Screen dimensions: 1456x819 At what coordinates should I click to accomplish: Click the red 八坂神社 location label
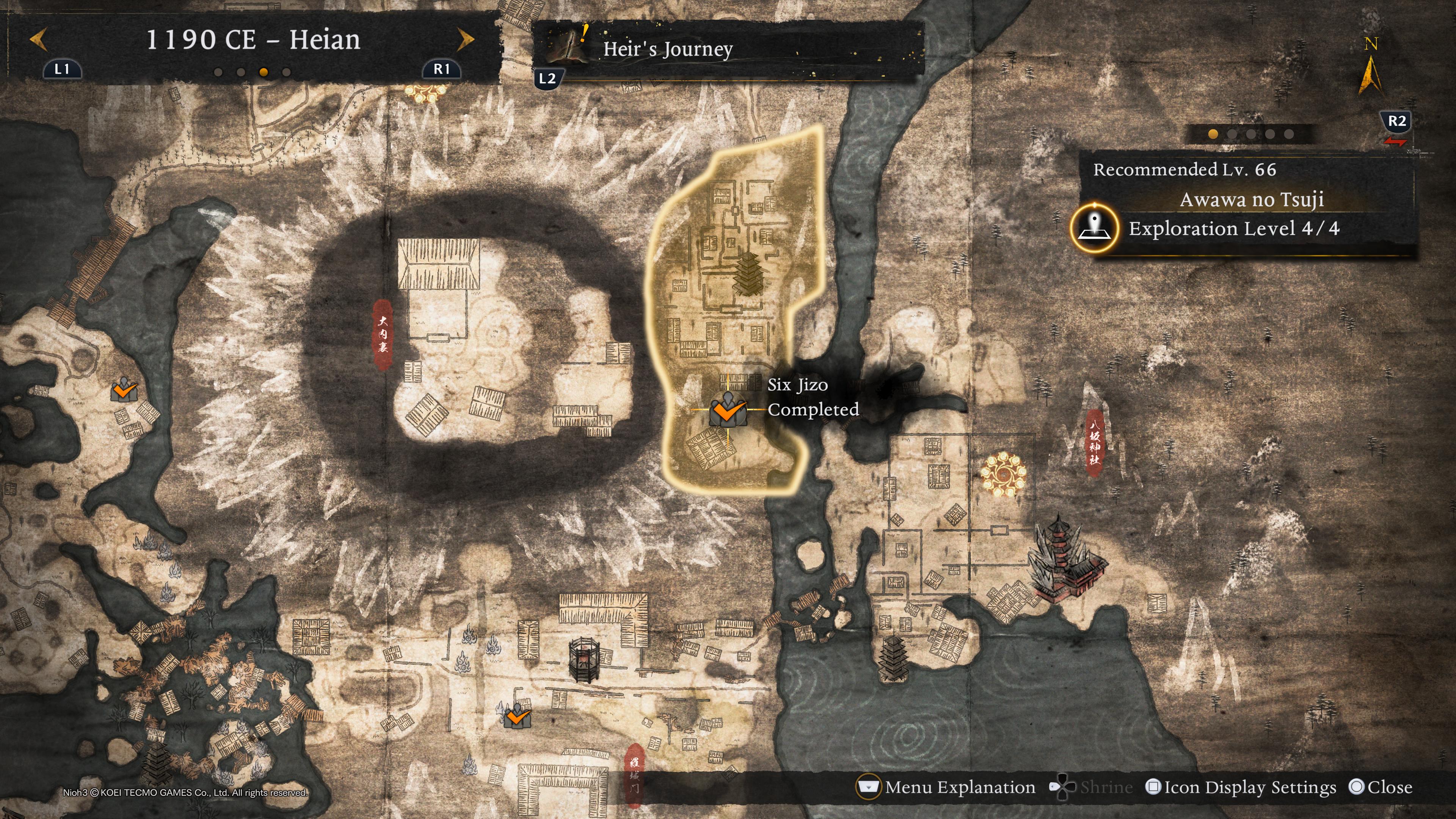point(1095,442)
